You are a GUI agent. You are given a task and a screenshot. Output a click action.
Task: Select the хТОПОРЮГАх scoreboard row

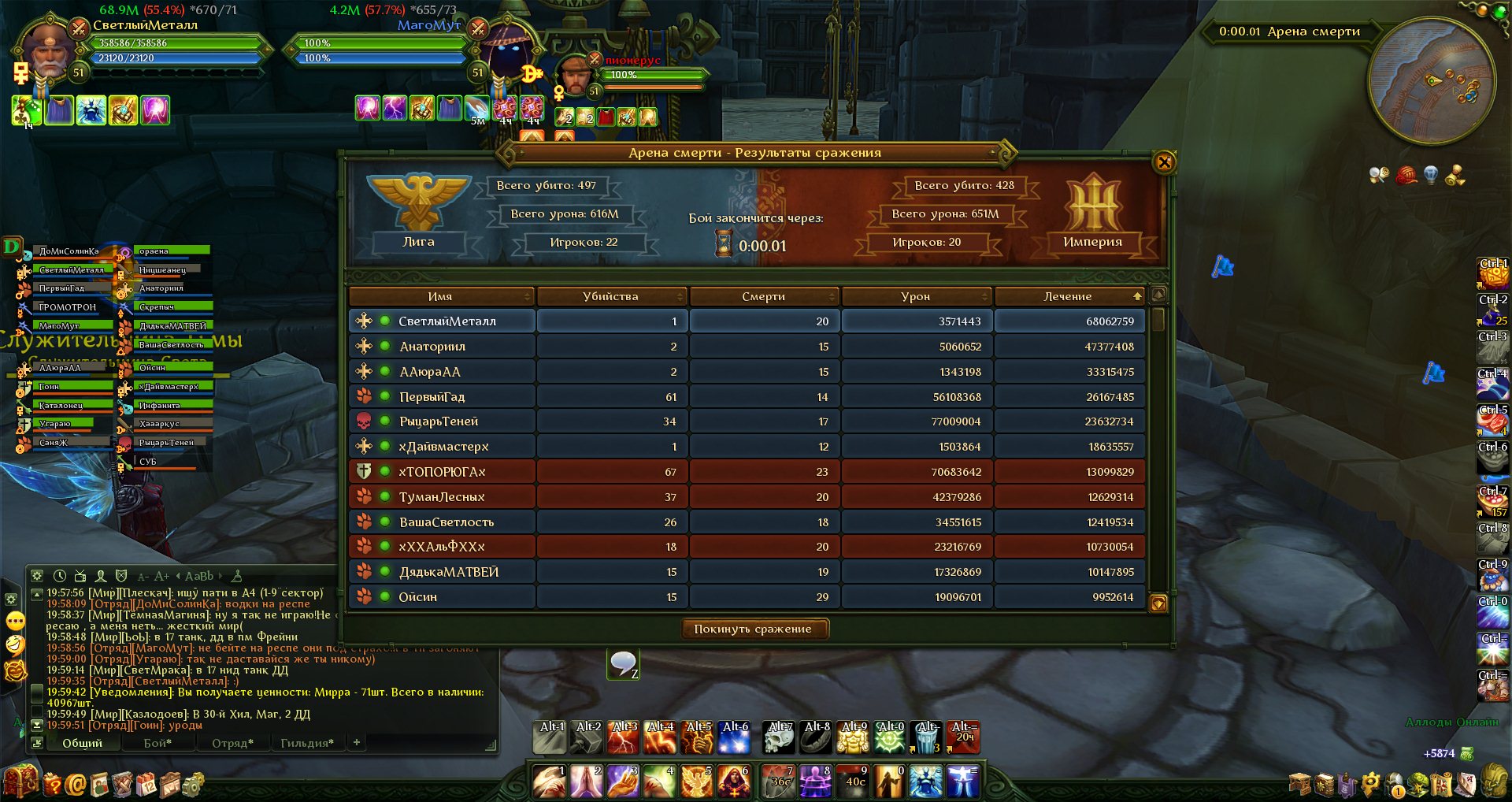click(441, 472)
